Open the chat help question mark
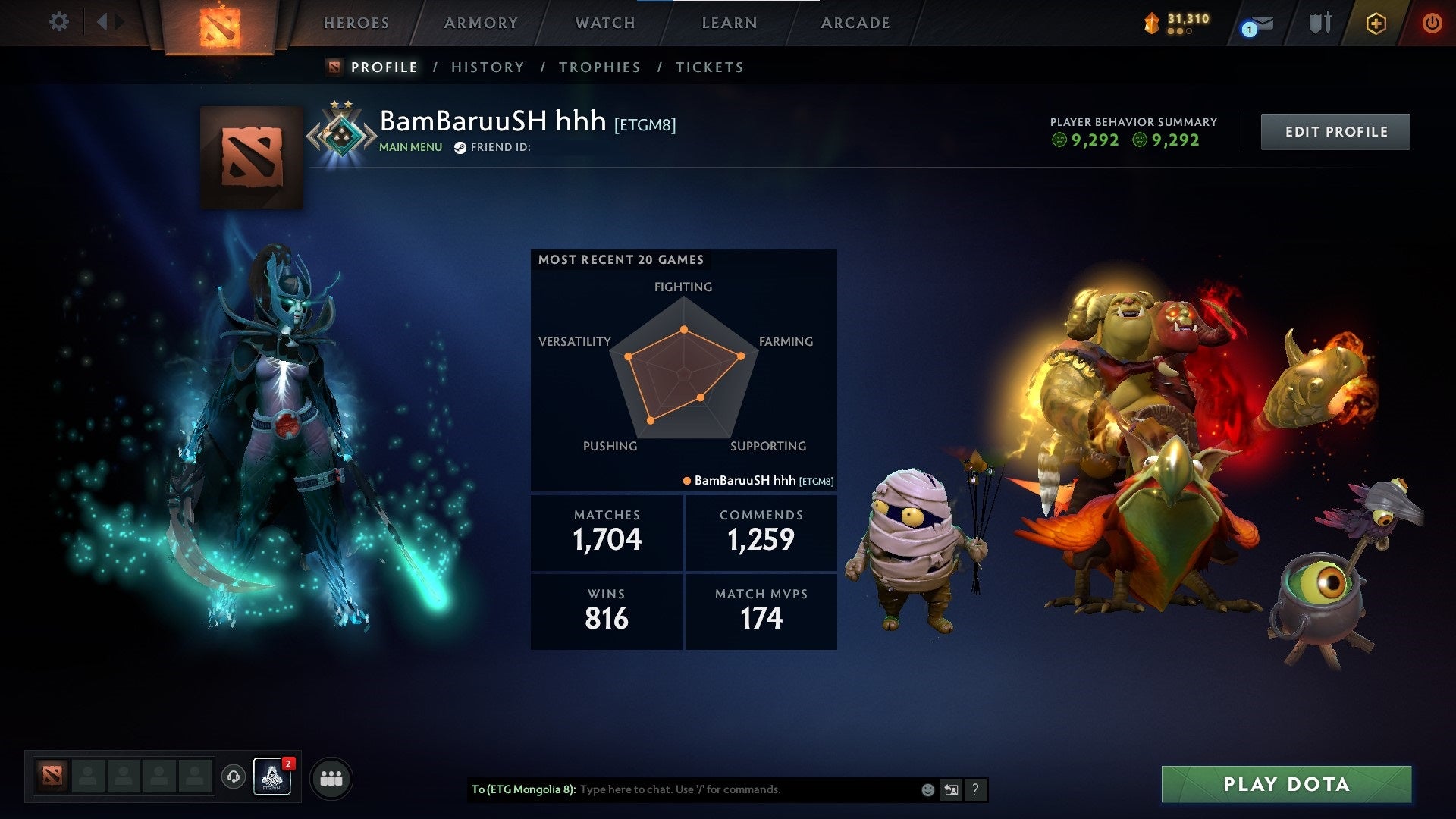Image resolution: width=1456 pixels, height=819 pixels. pos(976,789)
